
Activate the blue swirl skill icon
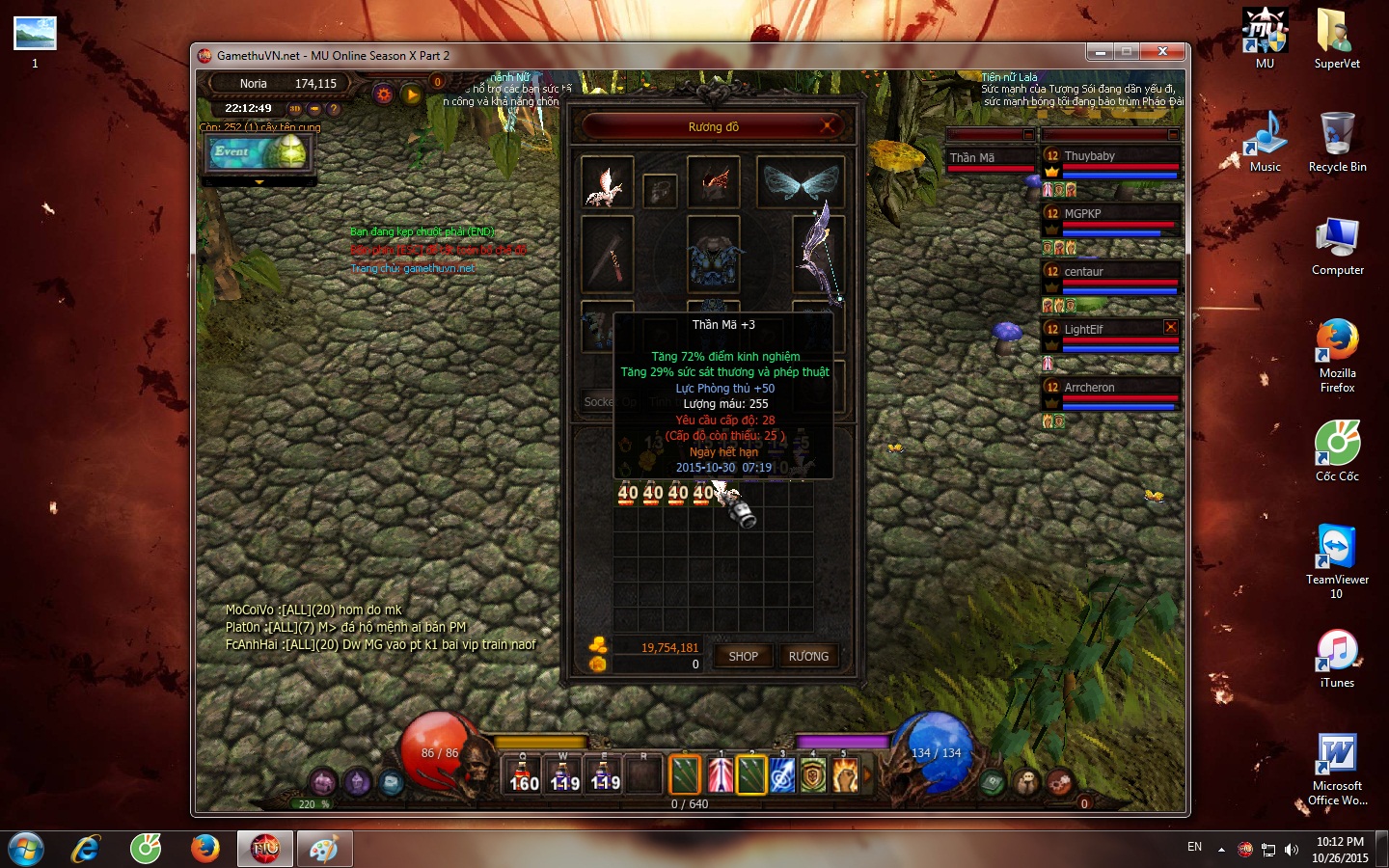pyautogui.click(x=782, y=774)
